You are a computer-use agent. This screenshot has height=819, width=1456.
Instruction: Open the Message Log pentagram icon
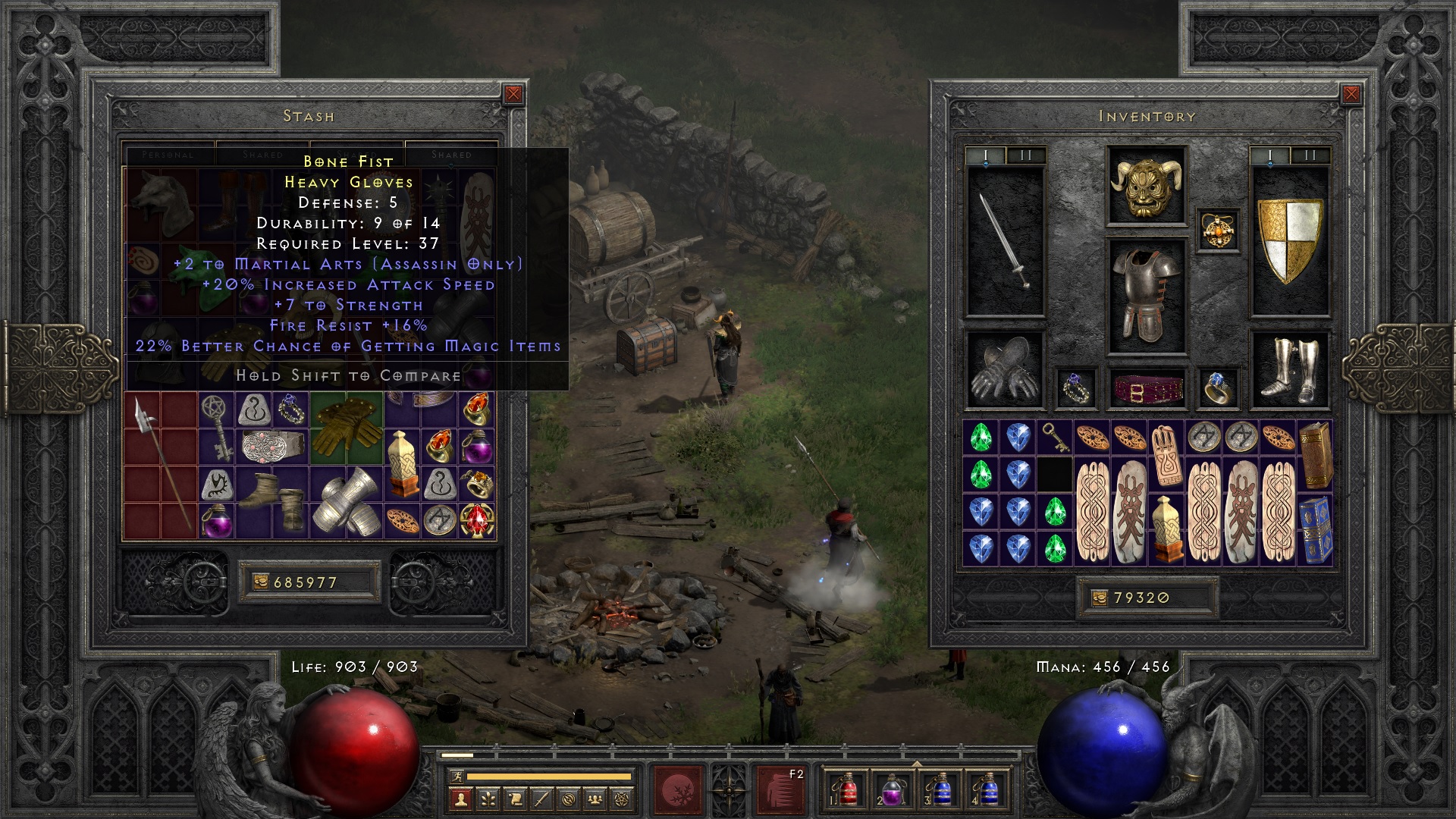(x=623, y=798)
